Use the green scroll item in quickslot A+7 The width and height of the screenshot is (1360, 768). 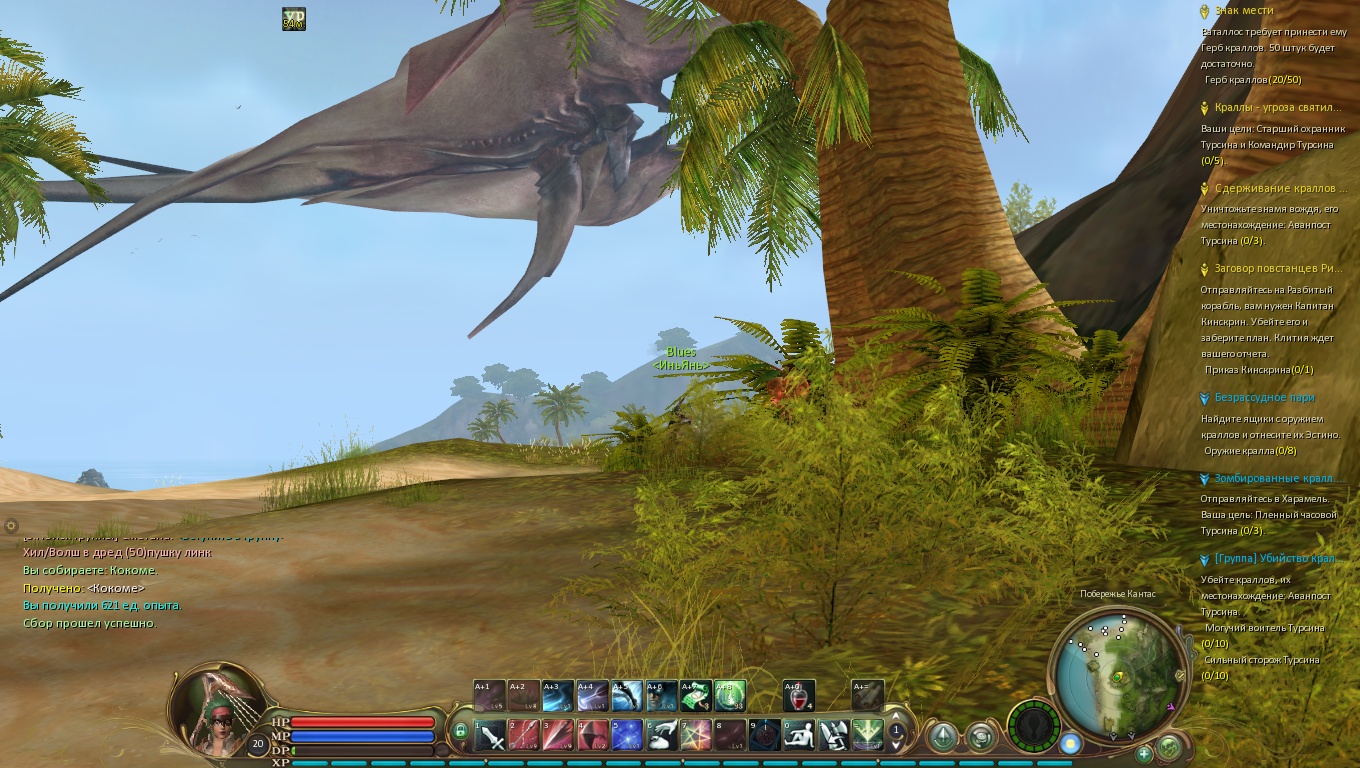tap(696, 694)
